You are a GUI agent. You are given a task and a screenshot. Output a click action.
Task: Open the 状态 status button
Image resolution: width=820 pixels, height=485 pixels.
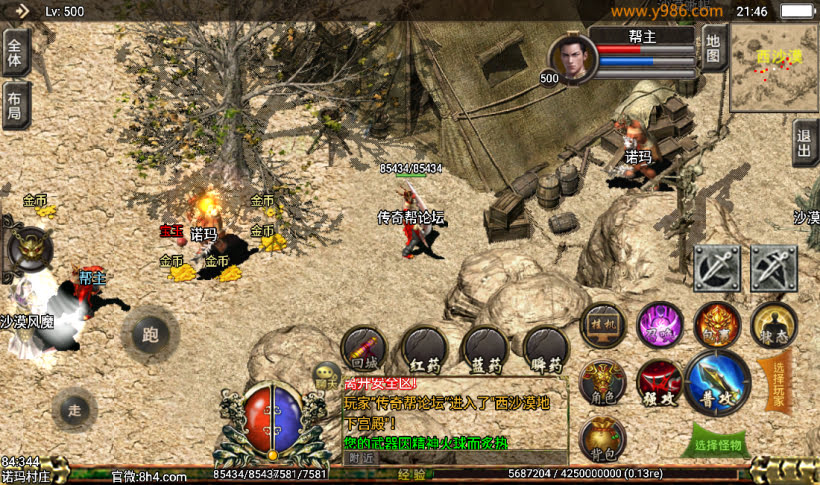click(774, 325)
